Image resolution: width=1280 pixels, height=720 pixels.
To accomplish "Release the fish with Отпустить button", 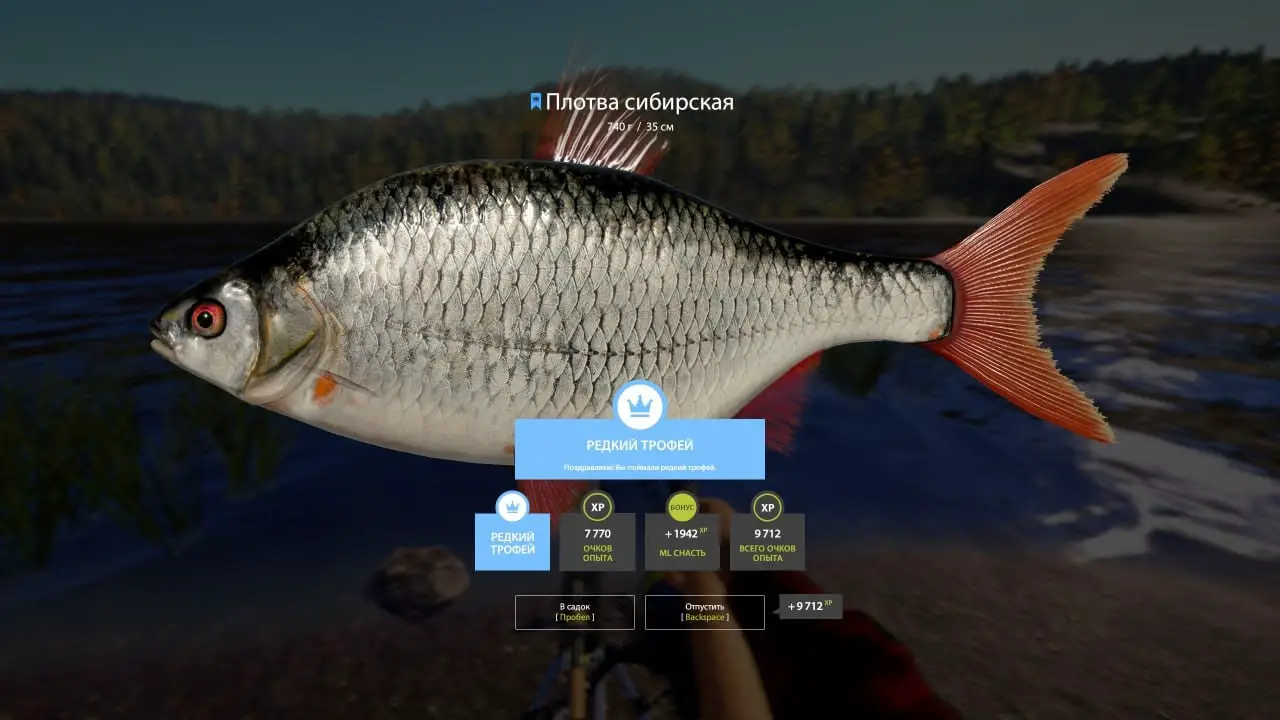I will [x=704, y=612].
